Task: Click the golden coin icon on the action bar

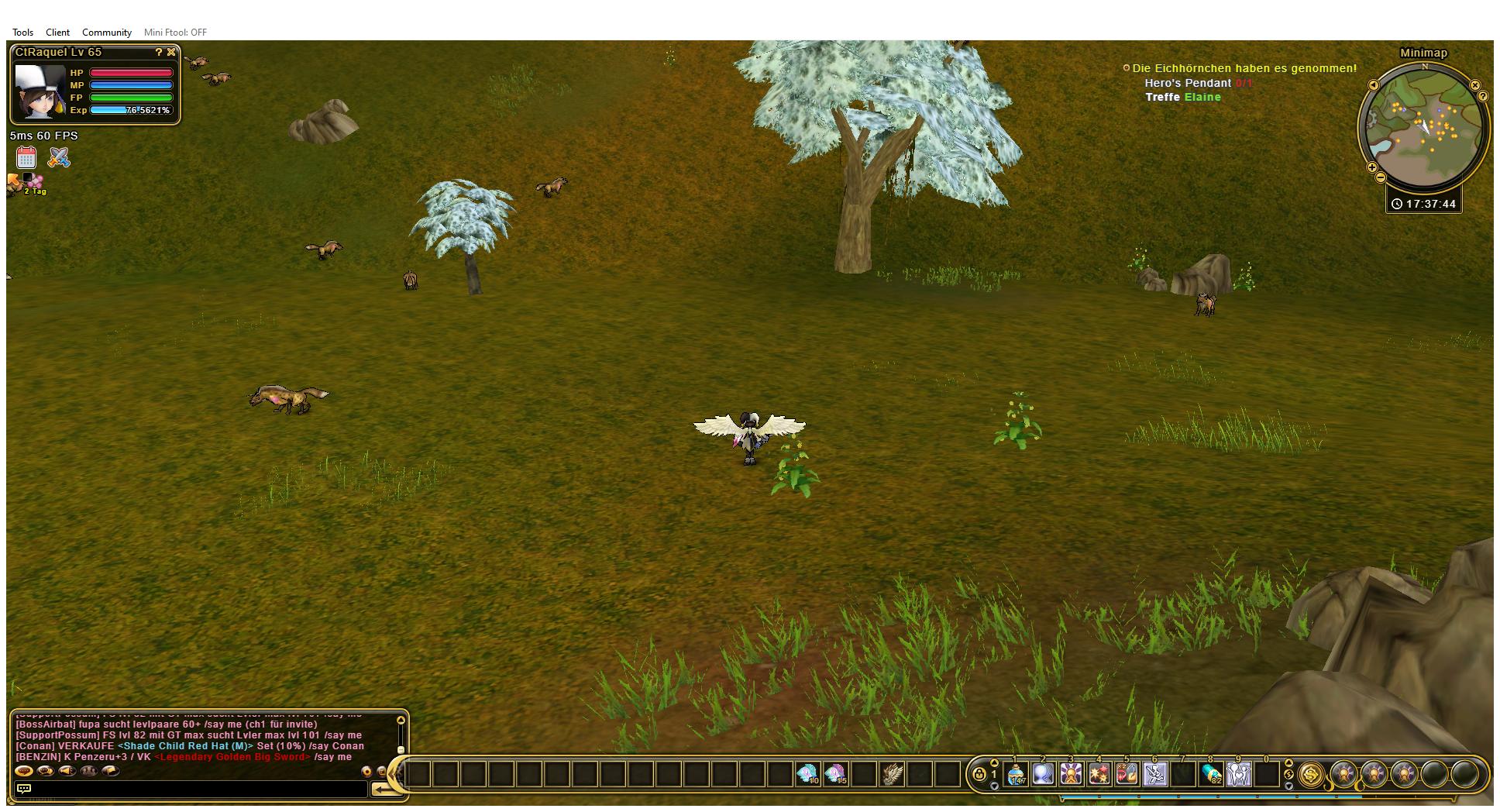Action: (1312, 776)
